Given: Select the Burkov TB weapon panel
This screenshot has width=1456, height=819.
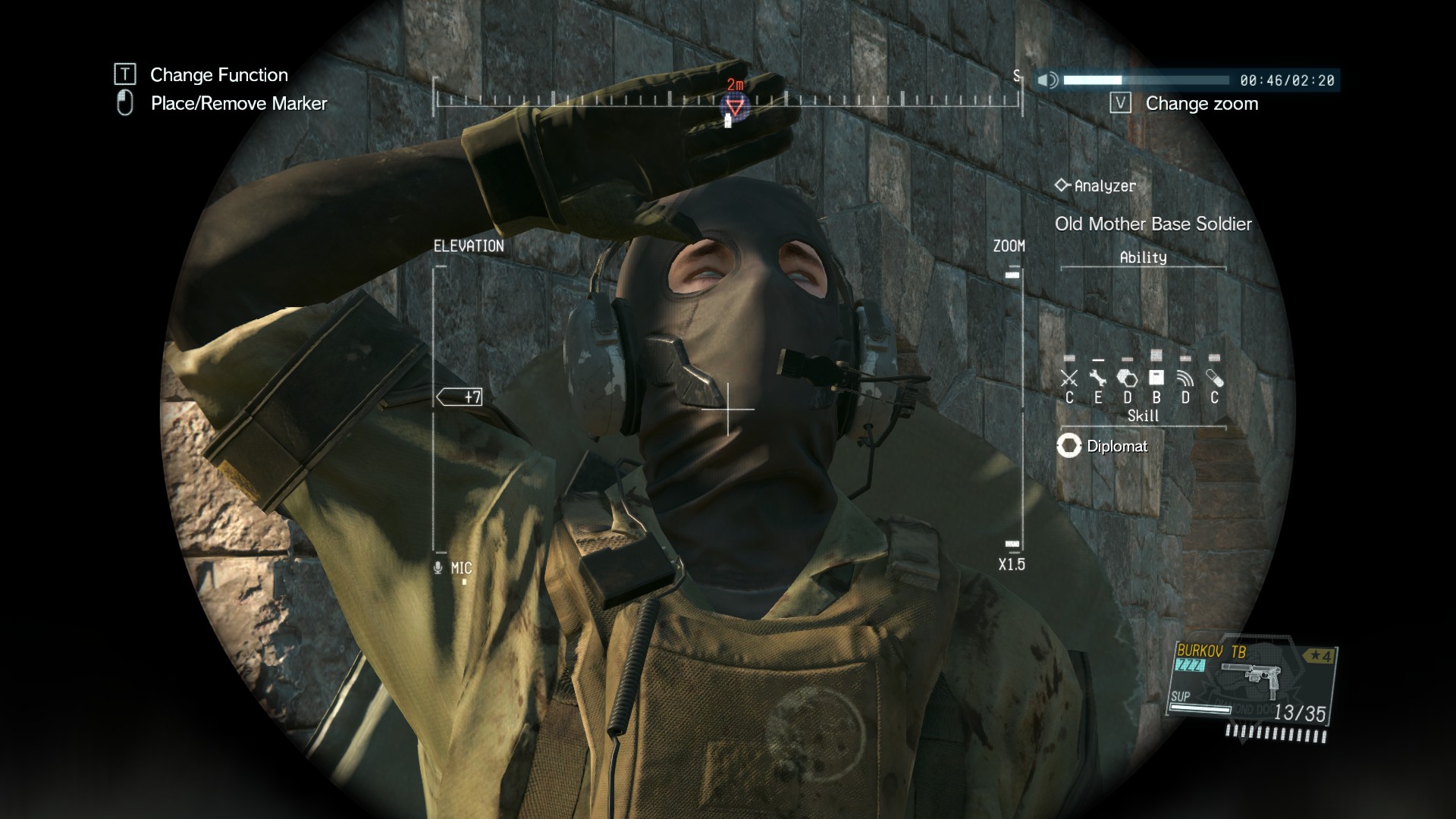Looking at the screenshot, I should pos(1251,685).
